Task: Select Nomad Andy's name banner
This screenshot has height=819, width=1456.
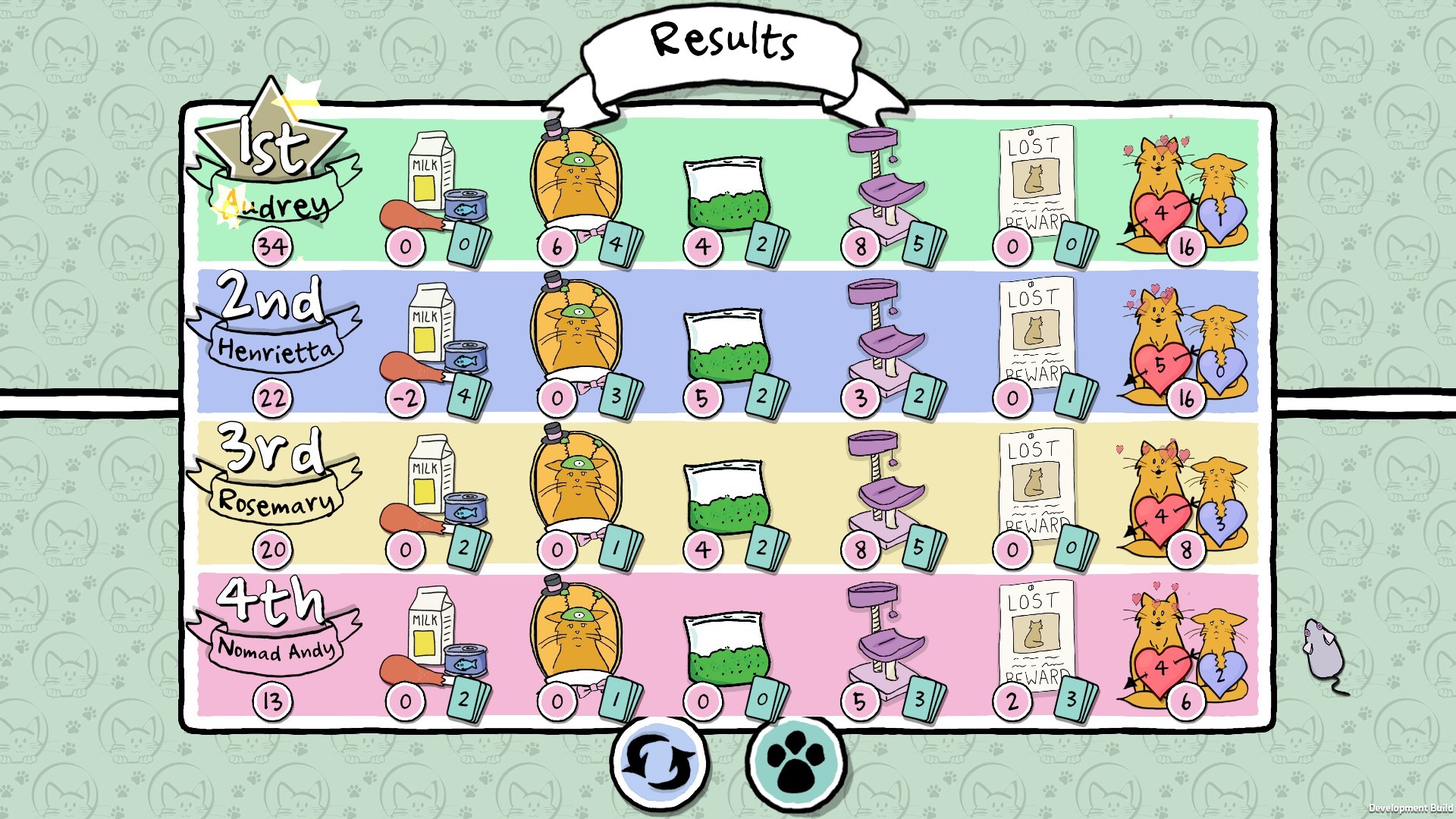Action: coord(277,651)
